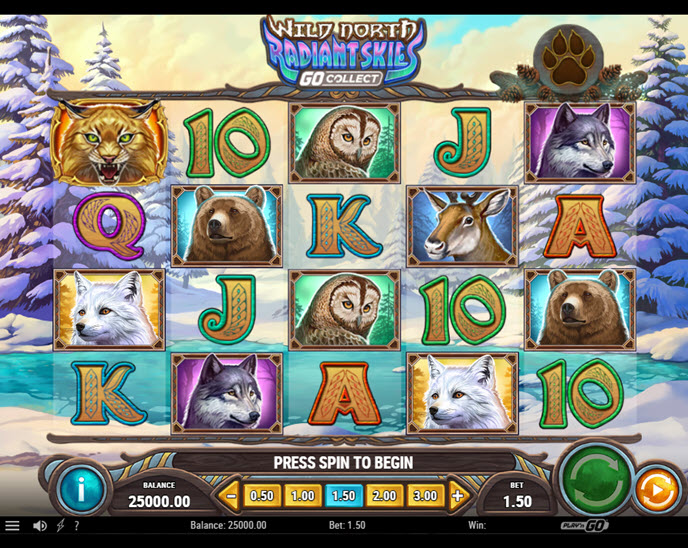Decrease the bet with the minus arrow

pos(231,495)
